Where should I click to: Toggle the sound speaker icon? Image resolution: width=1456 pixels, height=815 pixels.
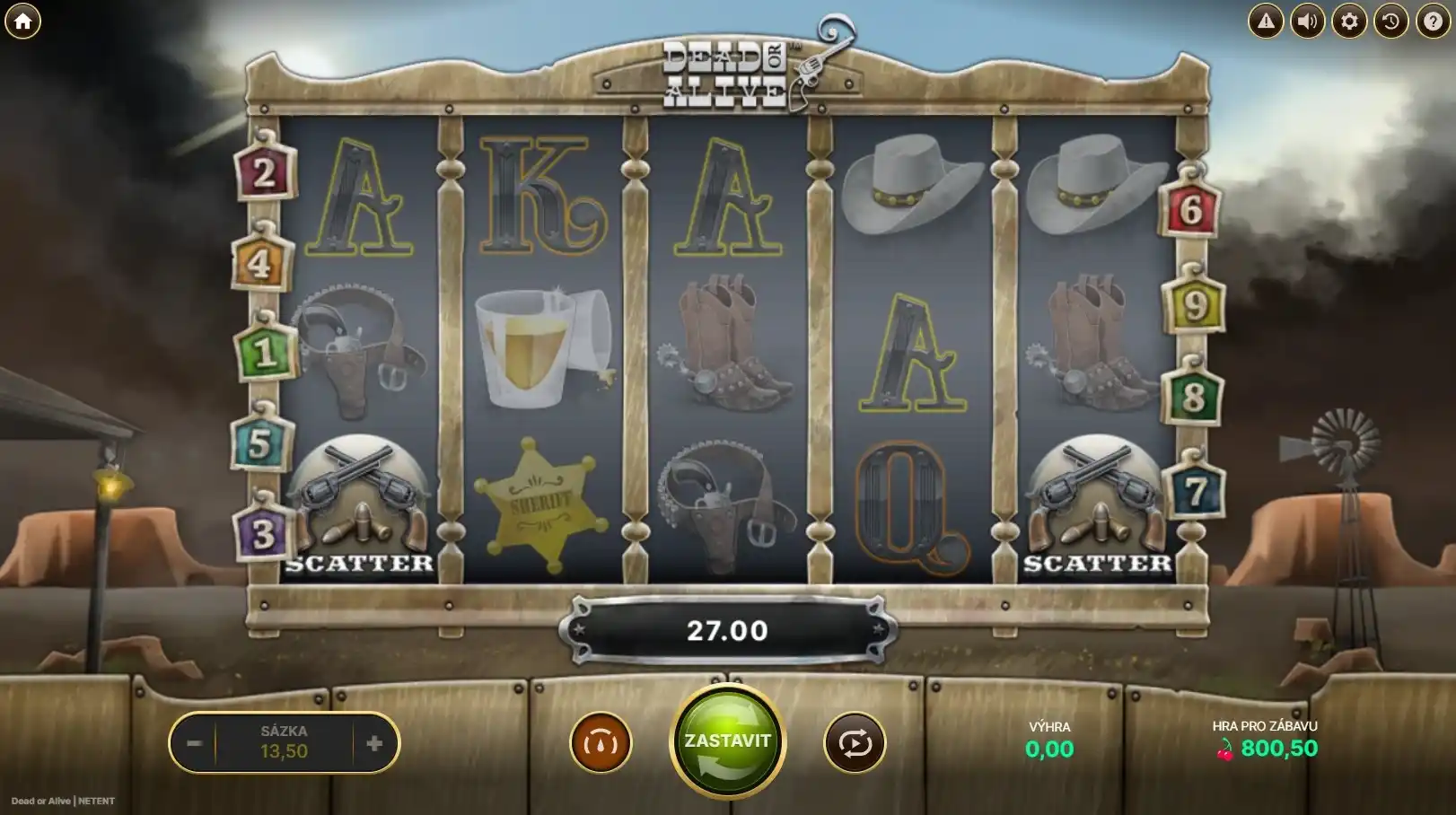pos(1307,22)
